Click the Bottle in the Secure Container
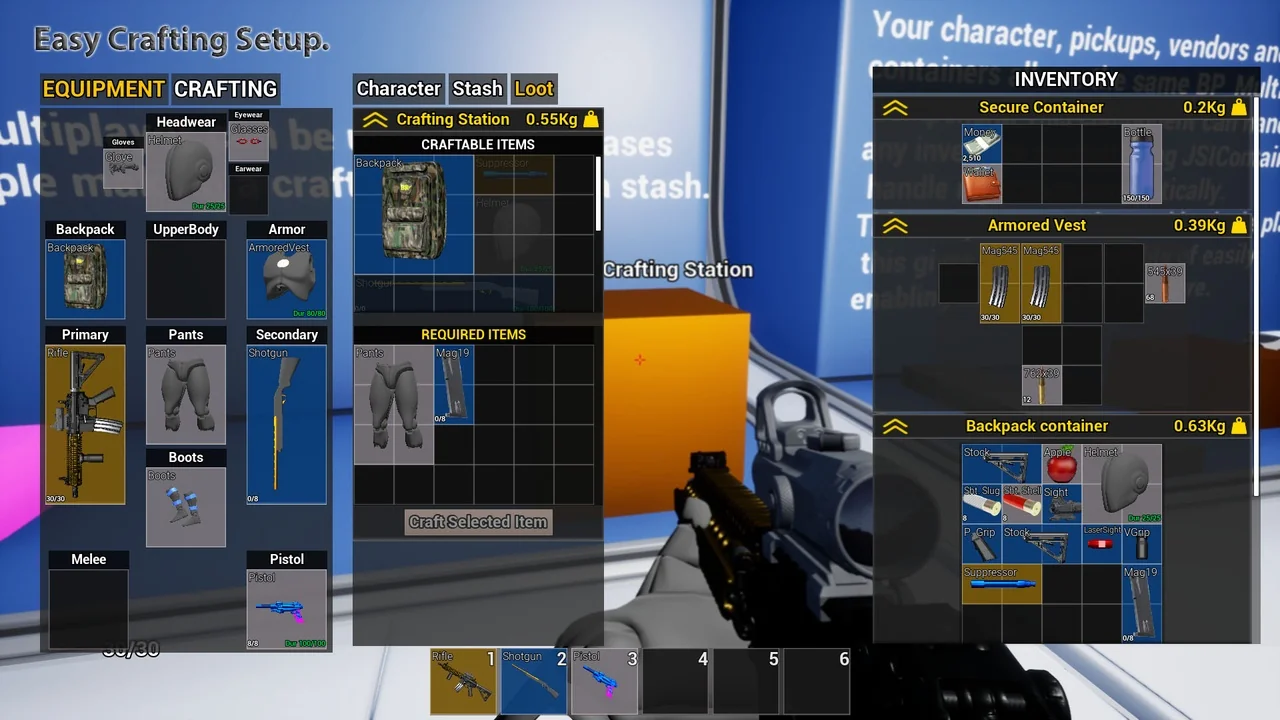Image resolution: width=1280 pixels, height=720 pixels. 1141,163
